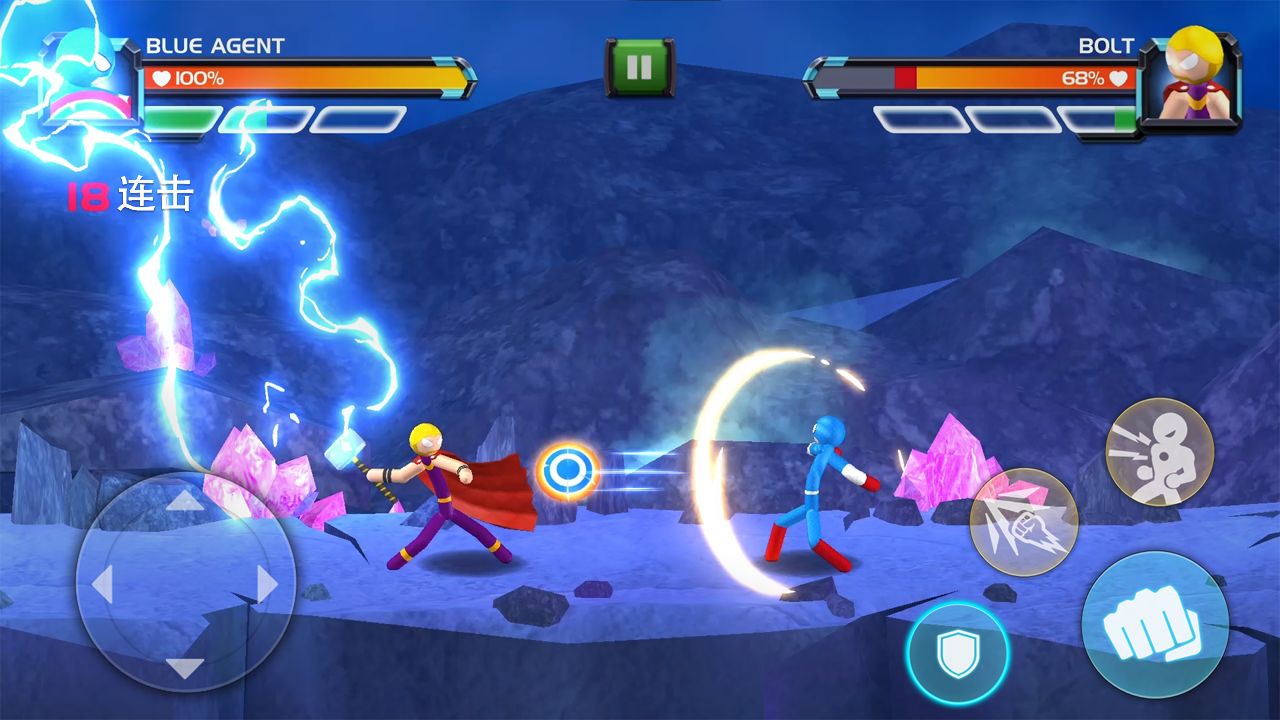Tap the fist punch attack button

1154,625
